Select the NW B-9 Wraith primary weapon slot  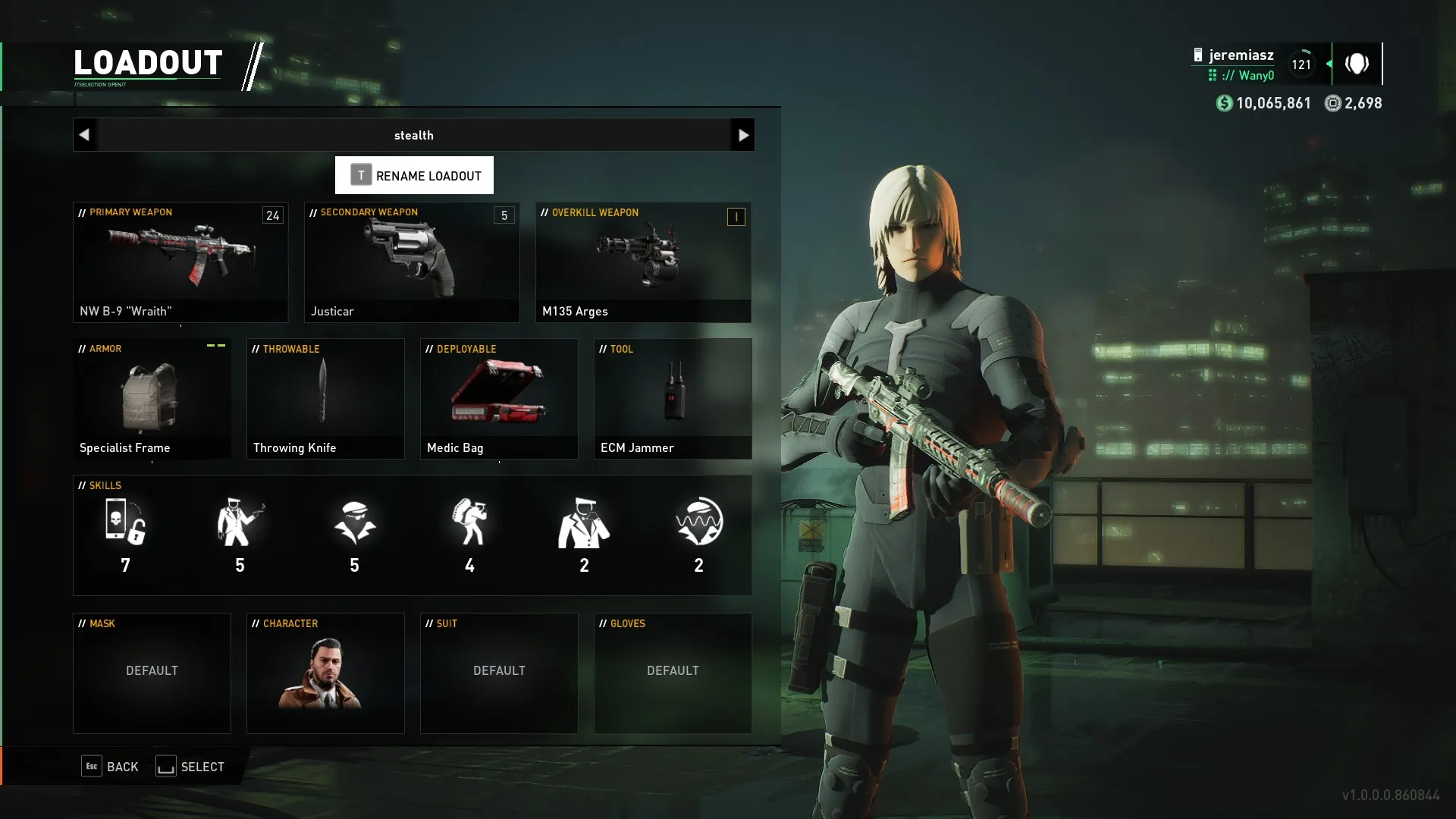[180, 262]
